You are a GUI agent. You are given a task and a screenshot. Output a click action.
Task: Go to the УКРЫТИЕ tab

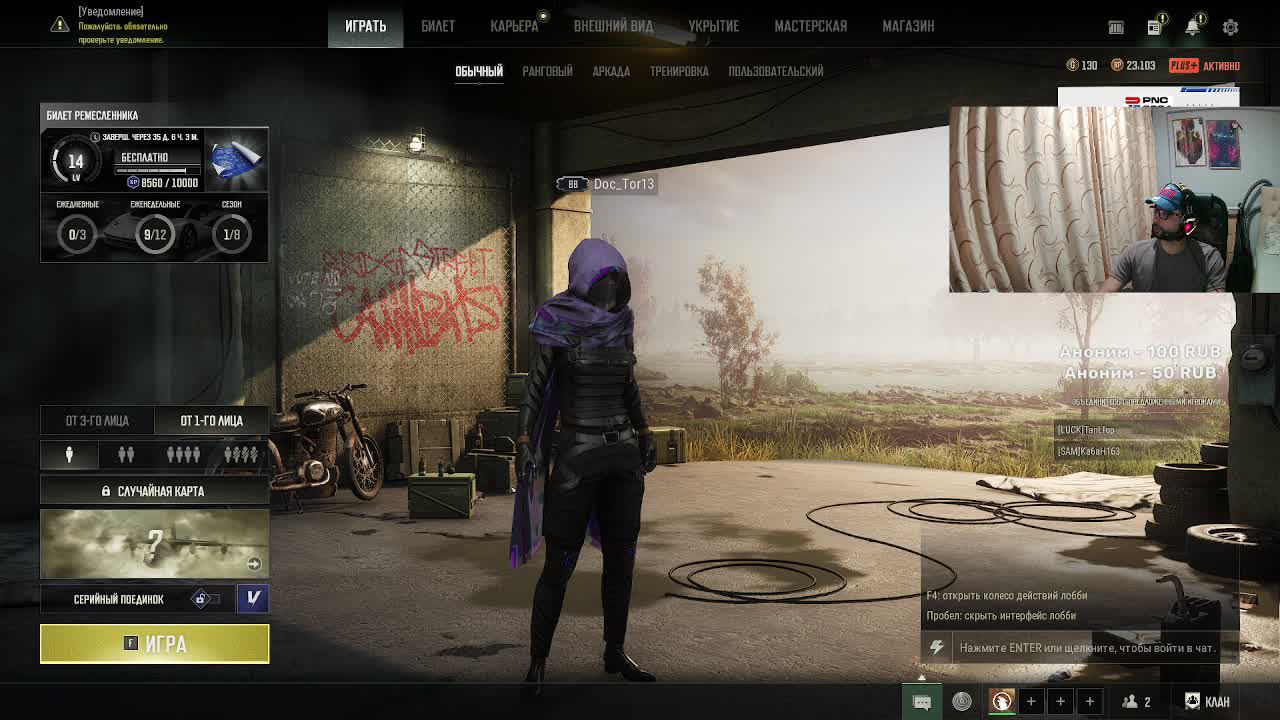coord(713,26)
